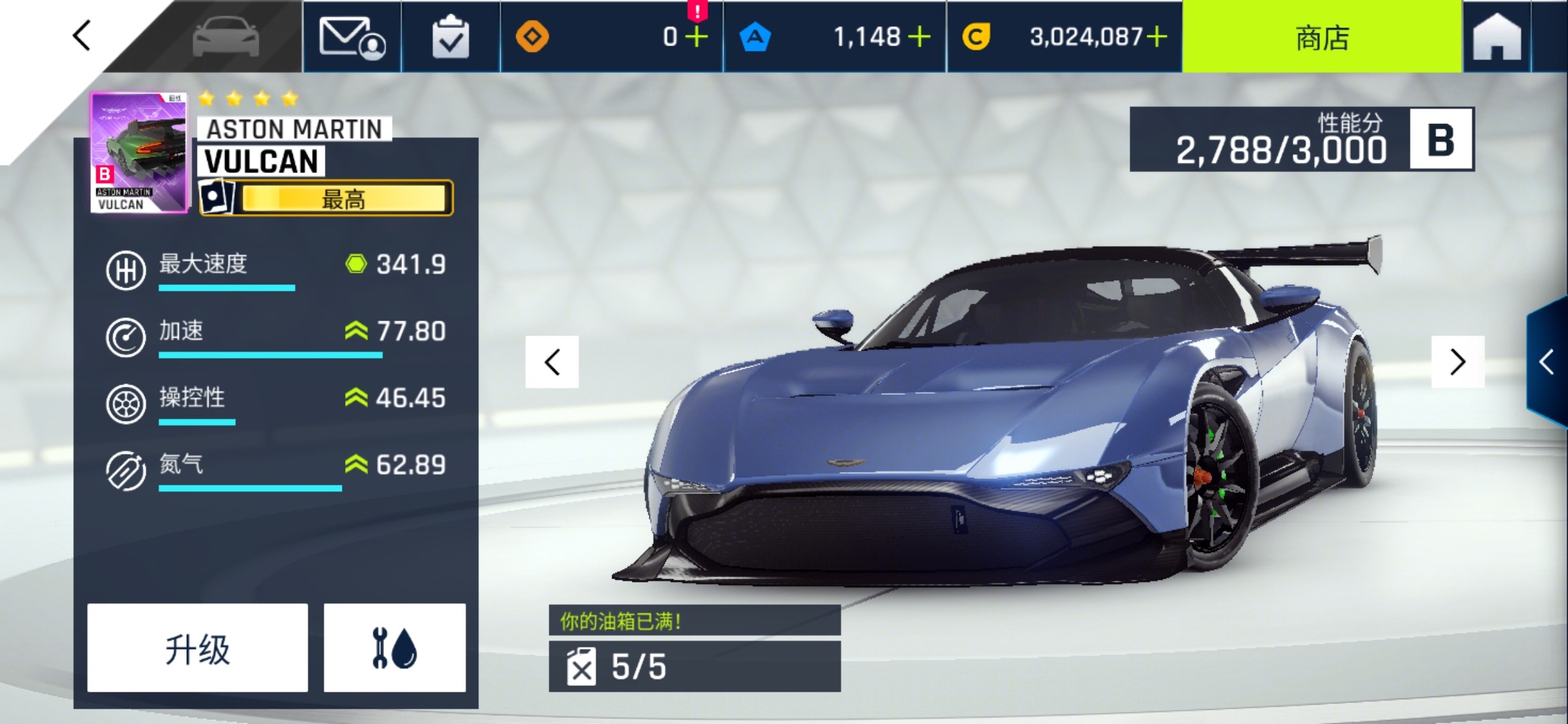Show the previous car
1568x724 pixels.
[x=552, y=362]
